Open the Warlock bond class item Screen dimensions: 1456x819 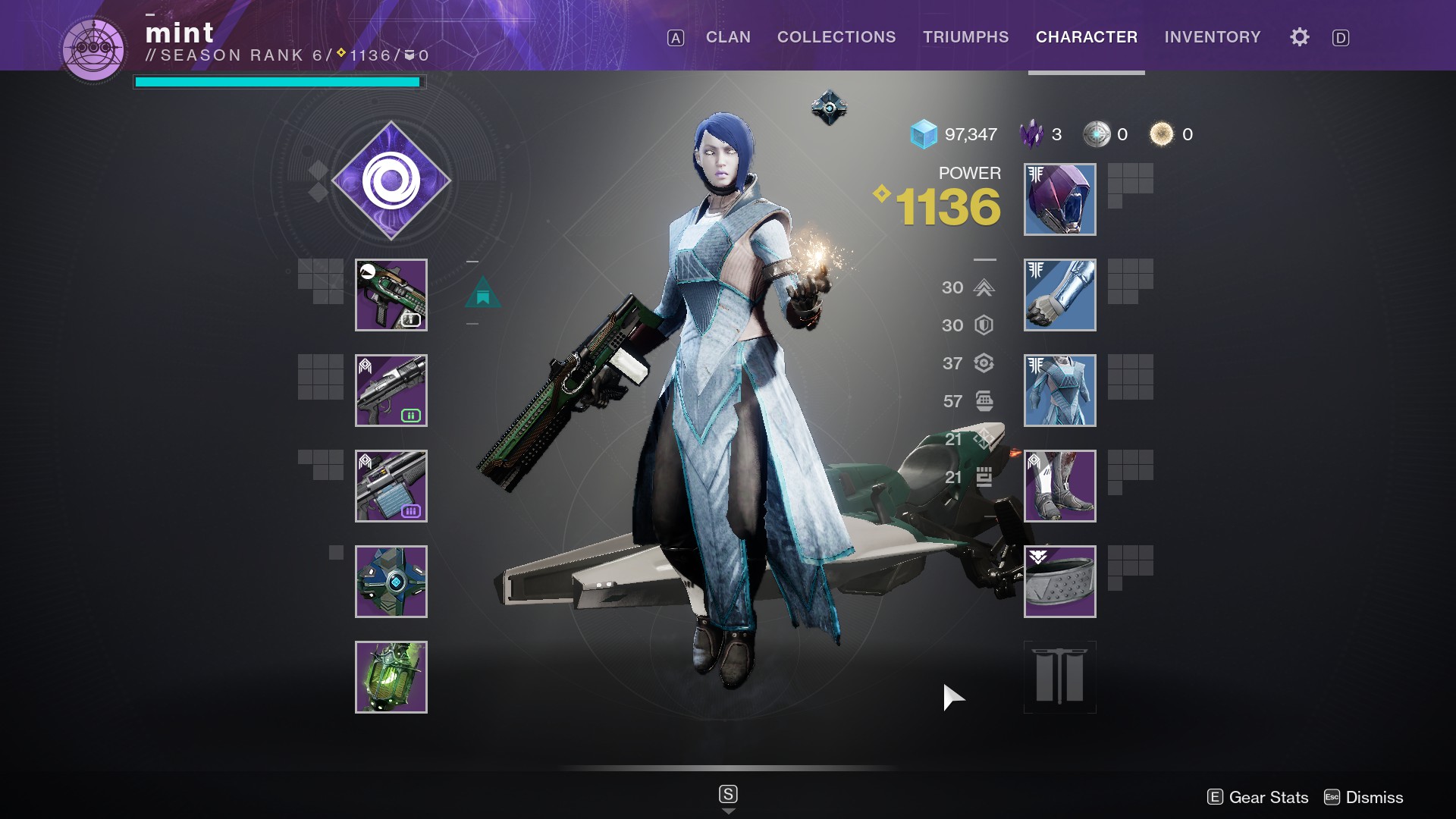[1059, 582]
